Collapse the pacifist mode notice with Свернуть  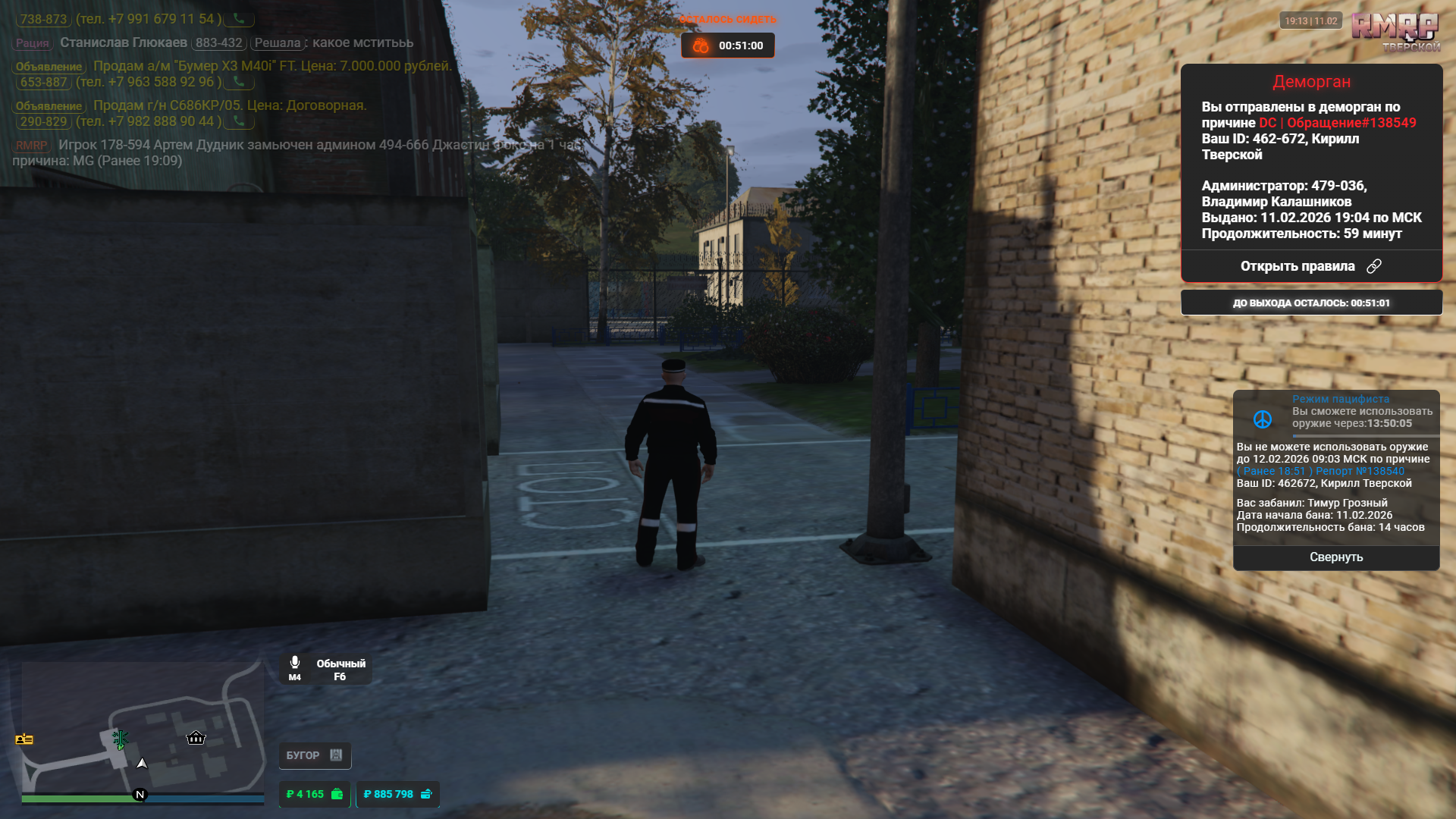1335,557
